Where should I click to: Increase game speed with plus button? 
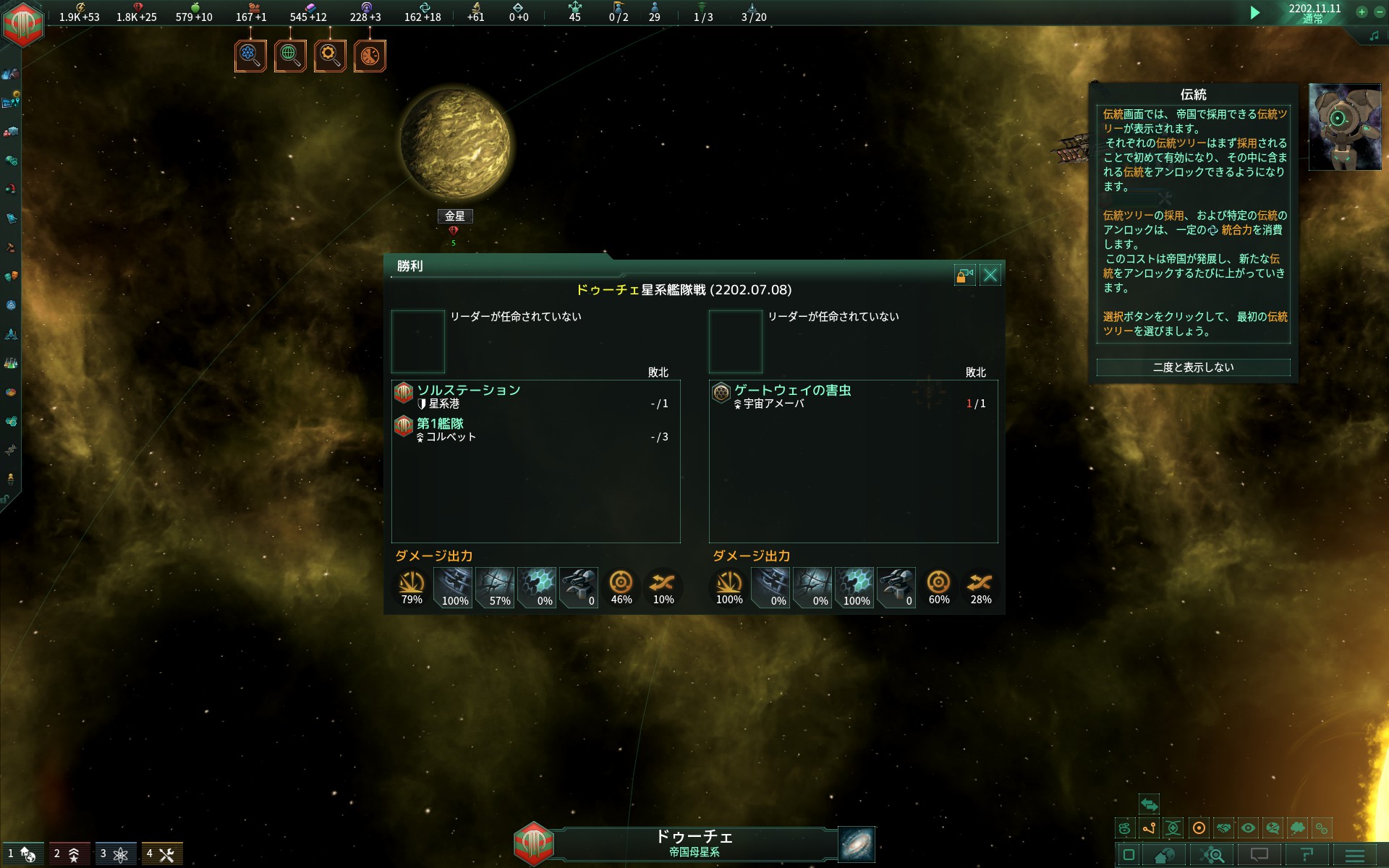(x=1362, y=12)
